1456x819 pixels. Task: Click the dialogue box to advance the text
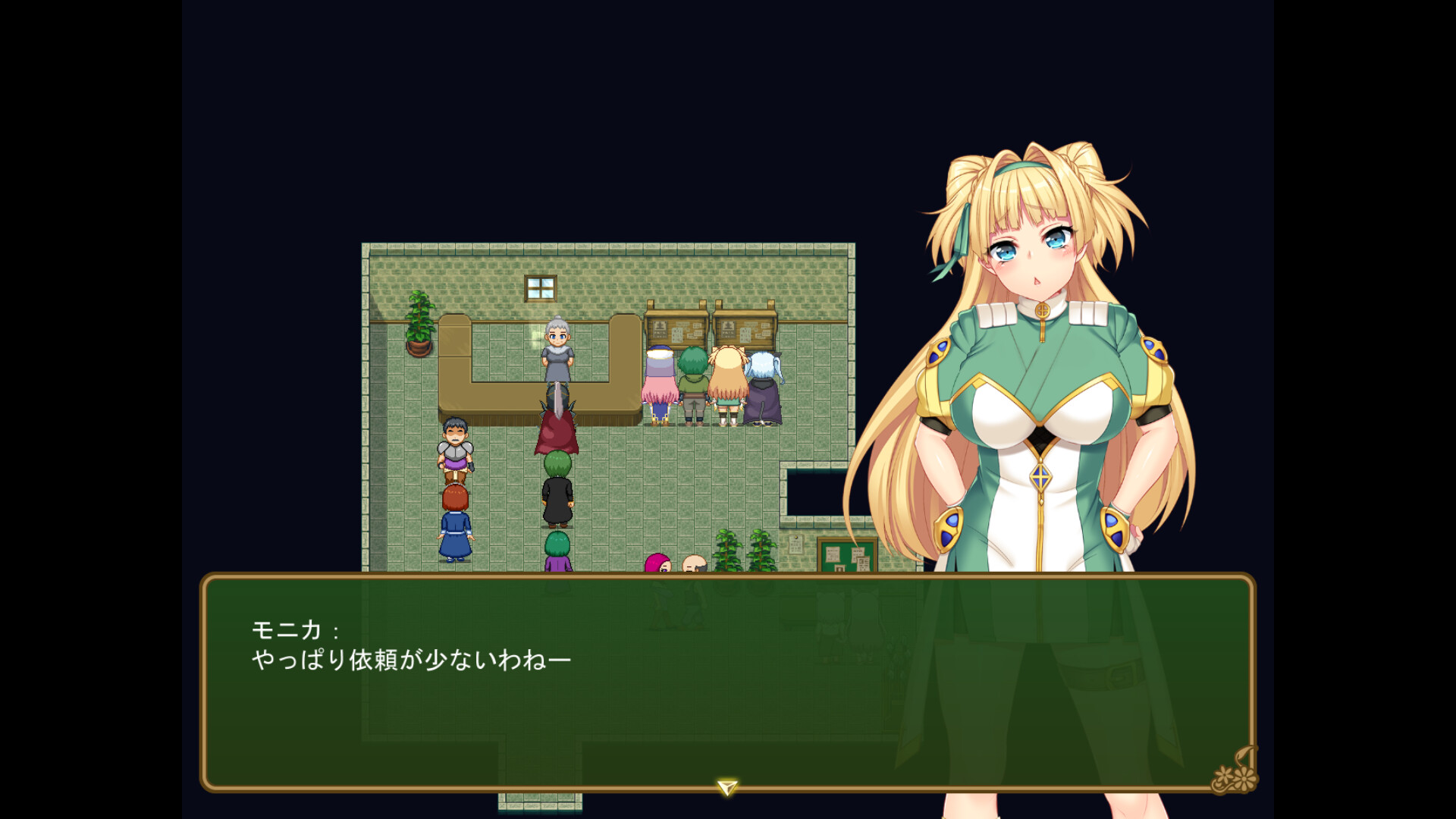point(728,705)
